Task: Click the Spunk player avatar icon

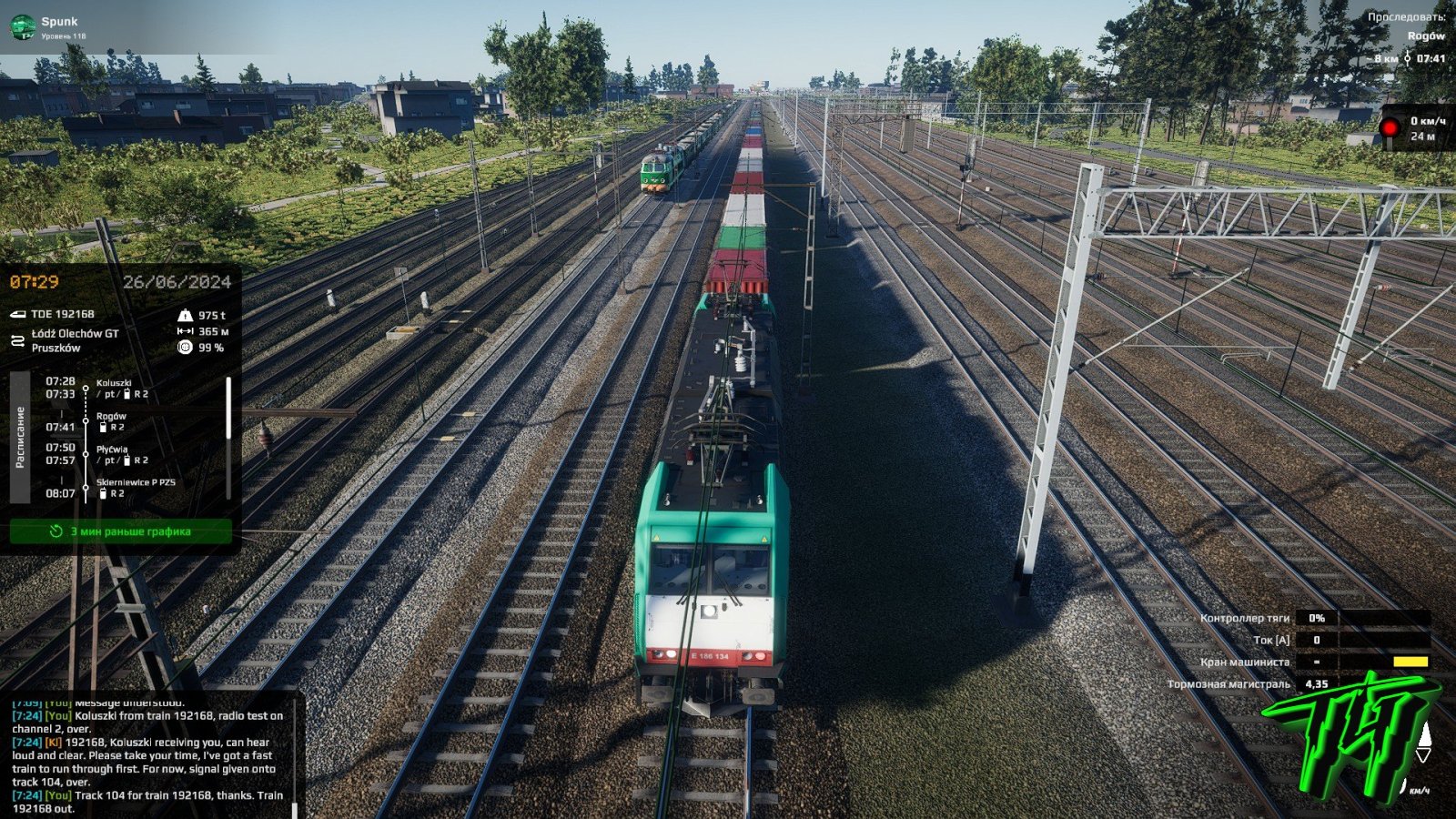Action: 22,27
